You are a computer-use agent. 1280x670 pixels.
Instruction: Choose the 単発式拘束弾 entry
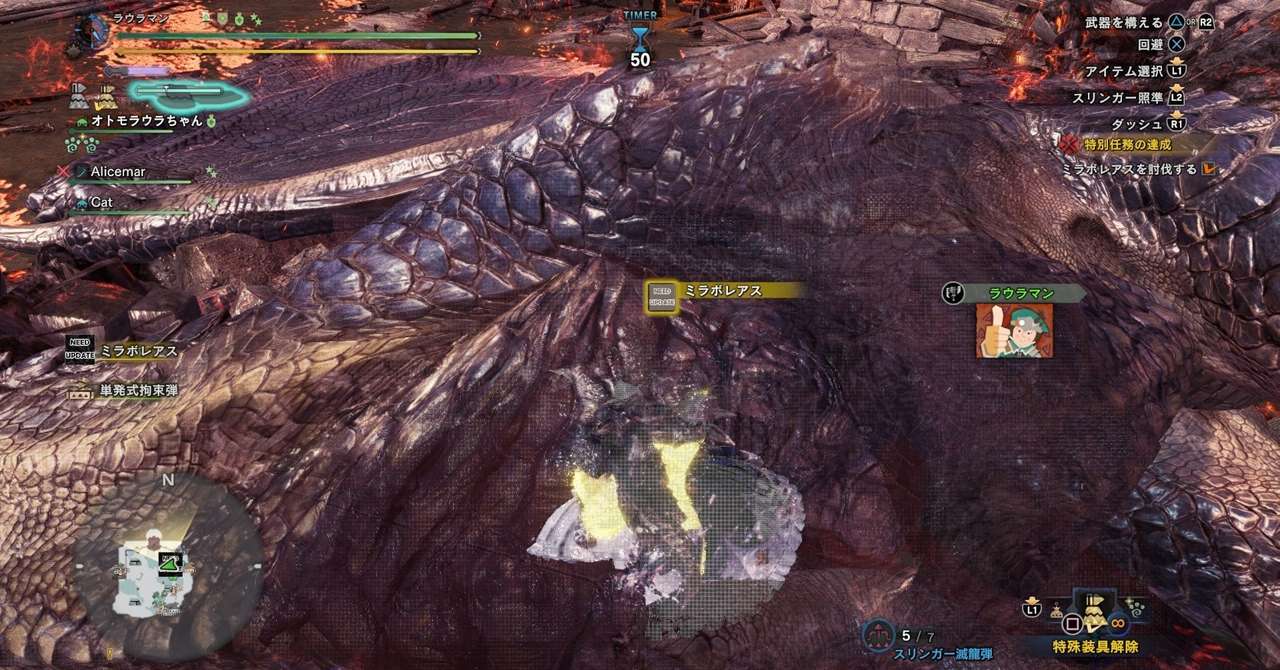[x=138, y=390]
